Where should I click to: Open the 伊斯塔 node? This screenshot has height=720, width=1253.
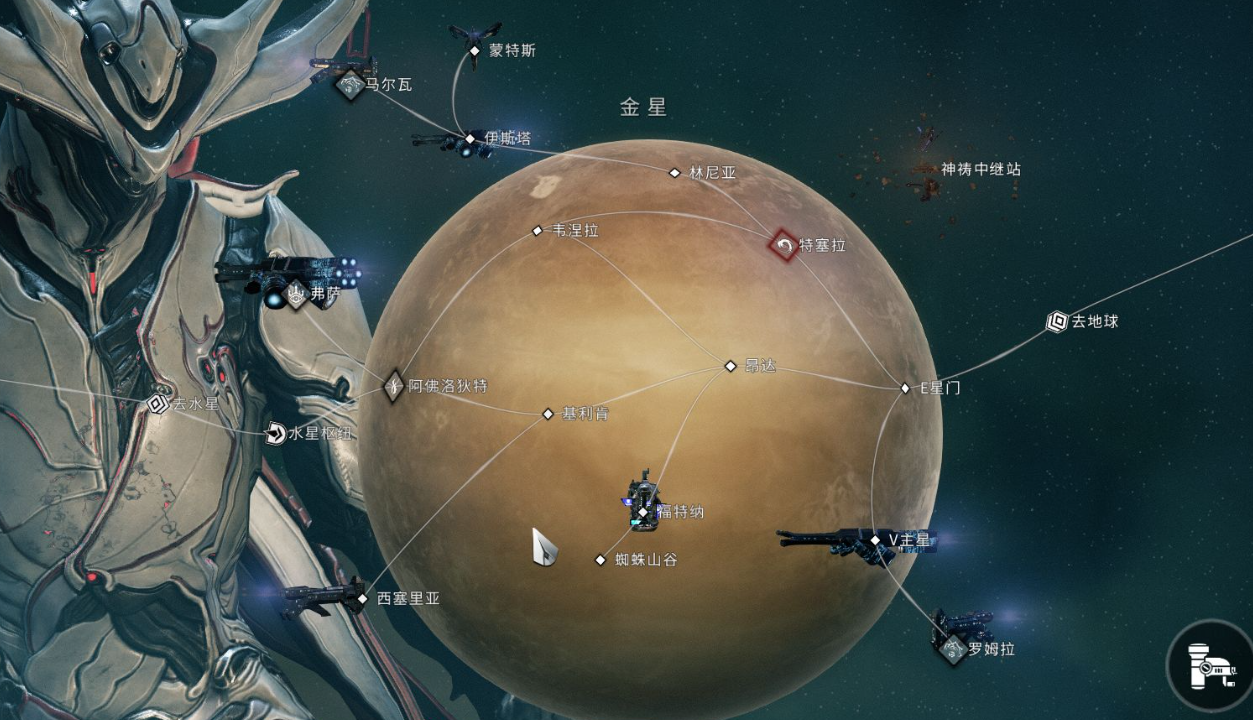pos(470,139)
